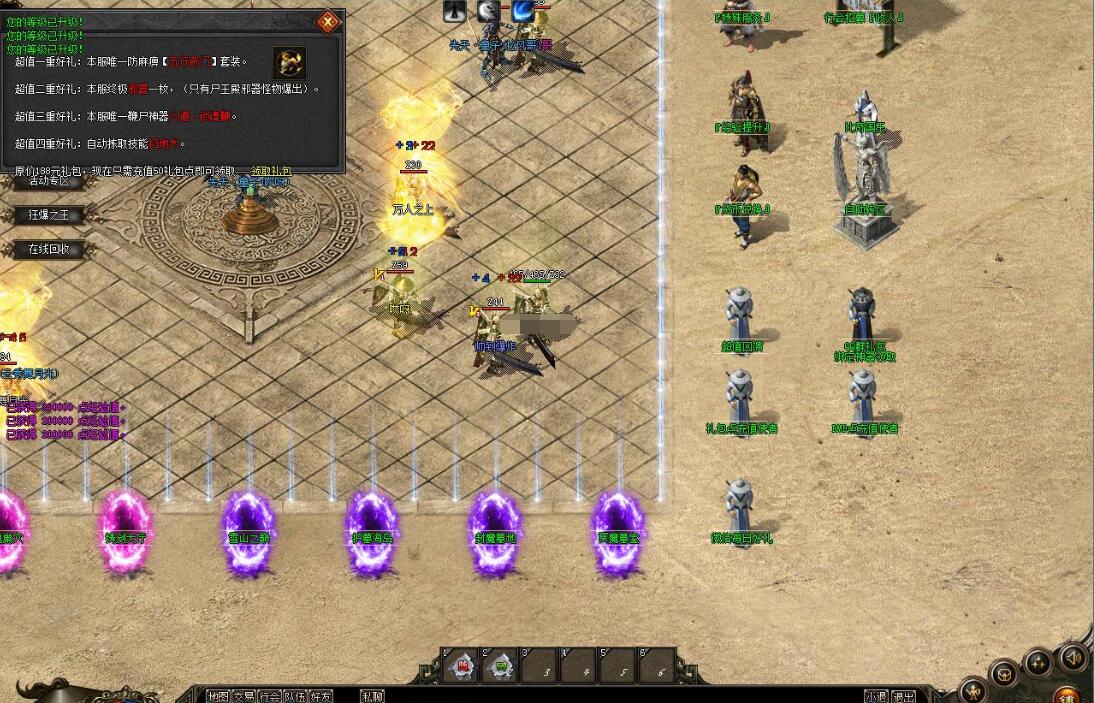The height and width of the screenshot is (703, 1094).
Task: Use the green item in hotbar slot 2
Action: click(x=501, y=666)
